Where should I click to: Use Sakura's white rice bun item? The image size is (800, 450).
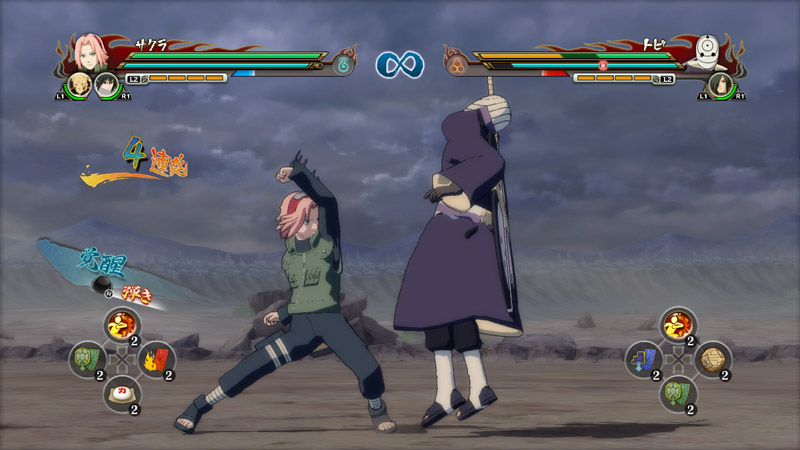[x=122, y=391]
